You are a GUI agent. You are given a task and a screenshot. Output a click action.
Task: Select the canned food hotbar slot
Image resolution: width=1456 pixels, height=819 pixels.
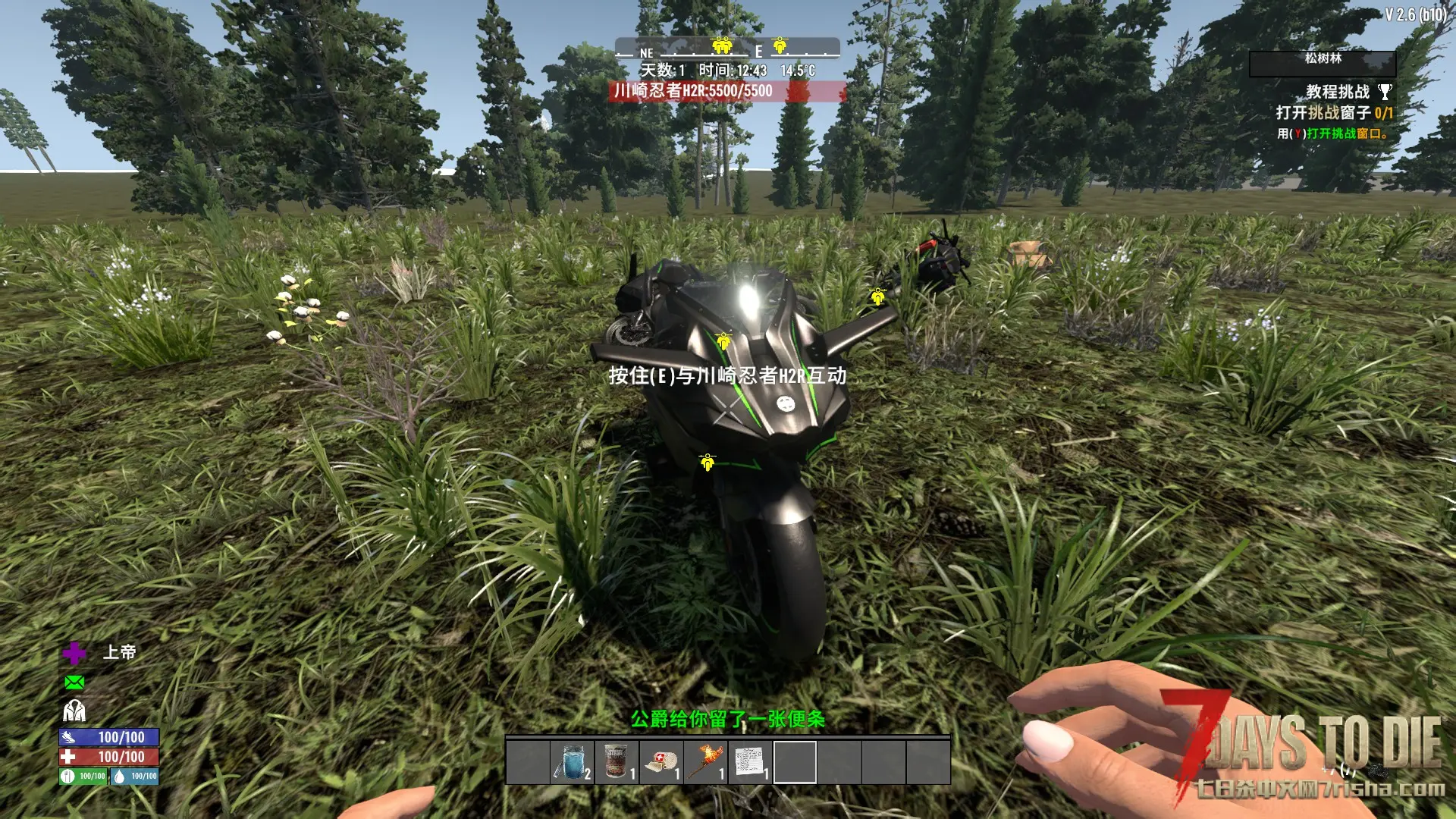click(x=617, y=761)
